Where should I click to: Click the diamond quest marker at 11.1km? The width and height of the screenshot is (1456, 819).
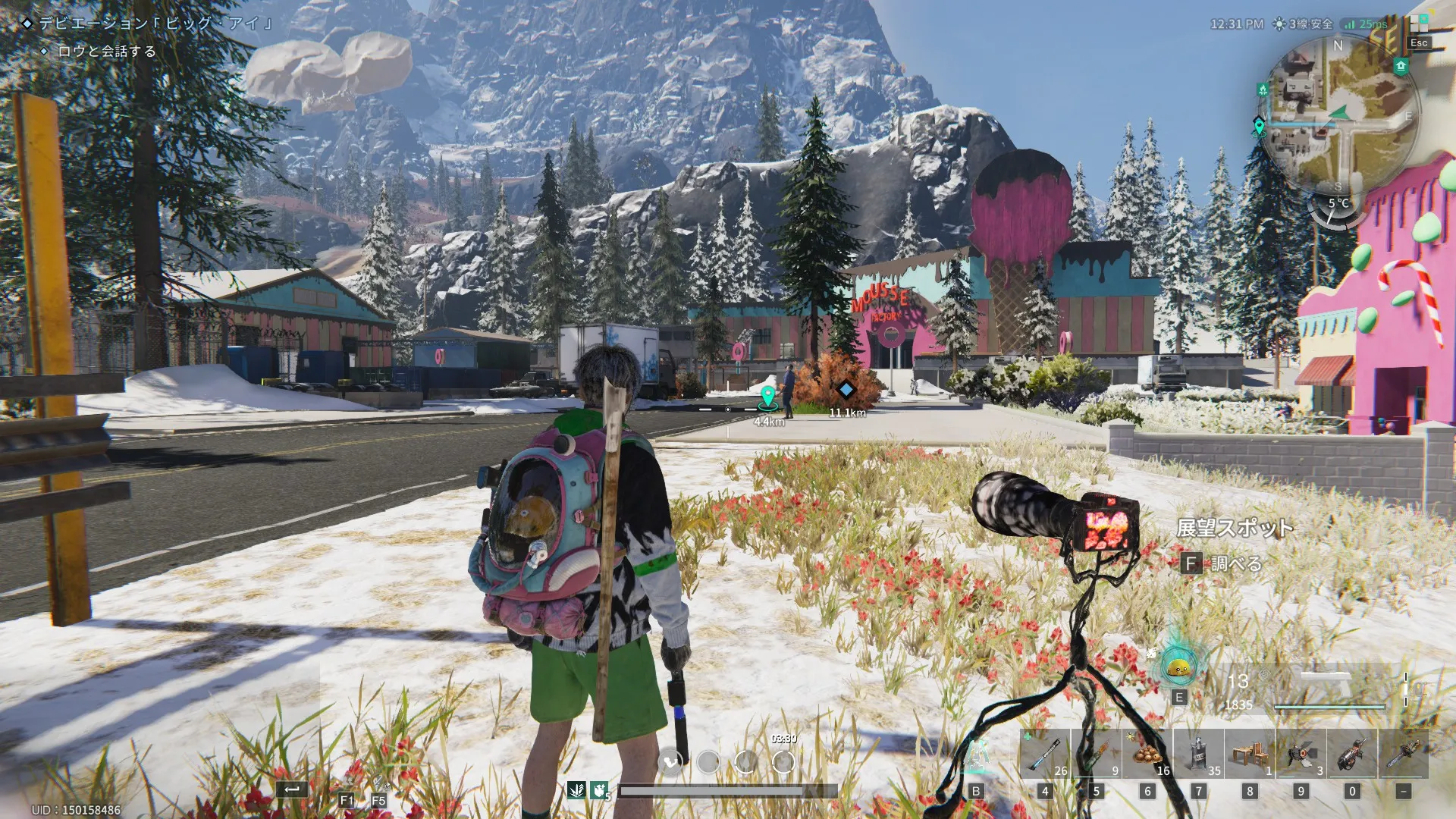(846, 390)
